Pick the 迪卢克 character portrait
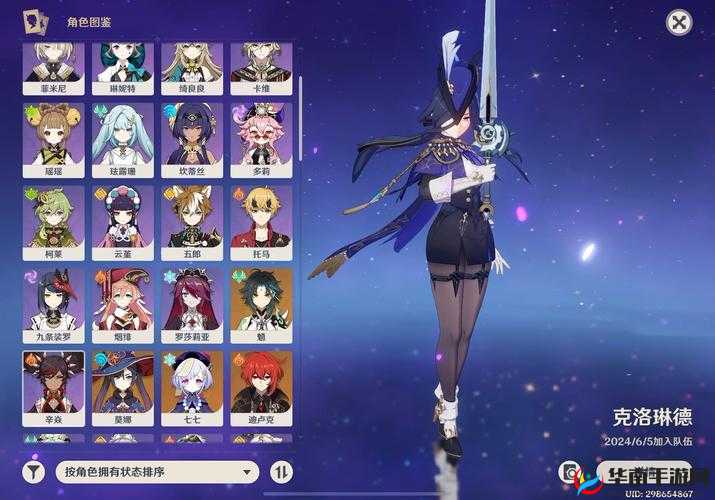 point(261,383)
